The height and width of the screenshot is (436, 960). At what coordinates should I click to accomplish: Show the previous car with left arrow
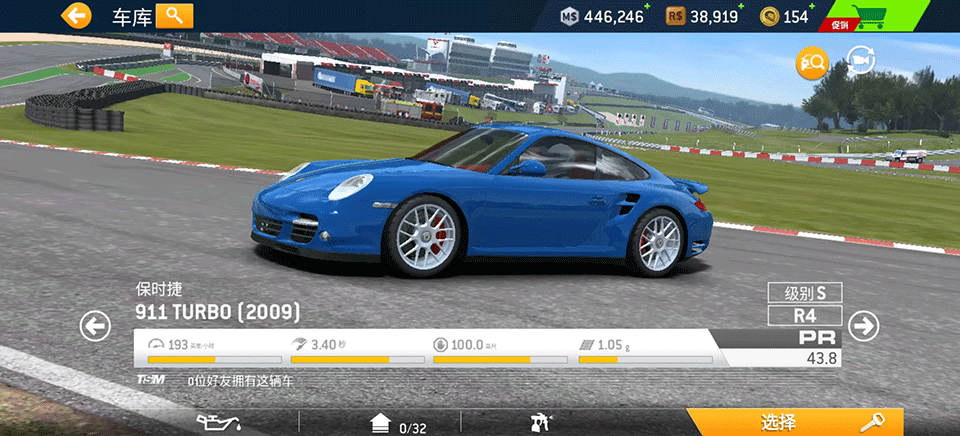95,326
